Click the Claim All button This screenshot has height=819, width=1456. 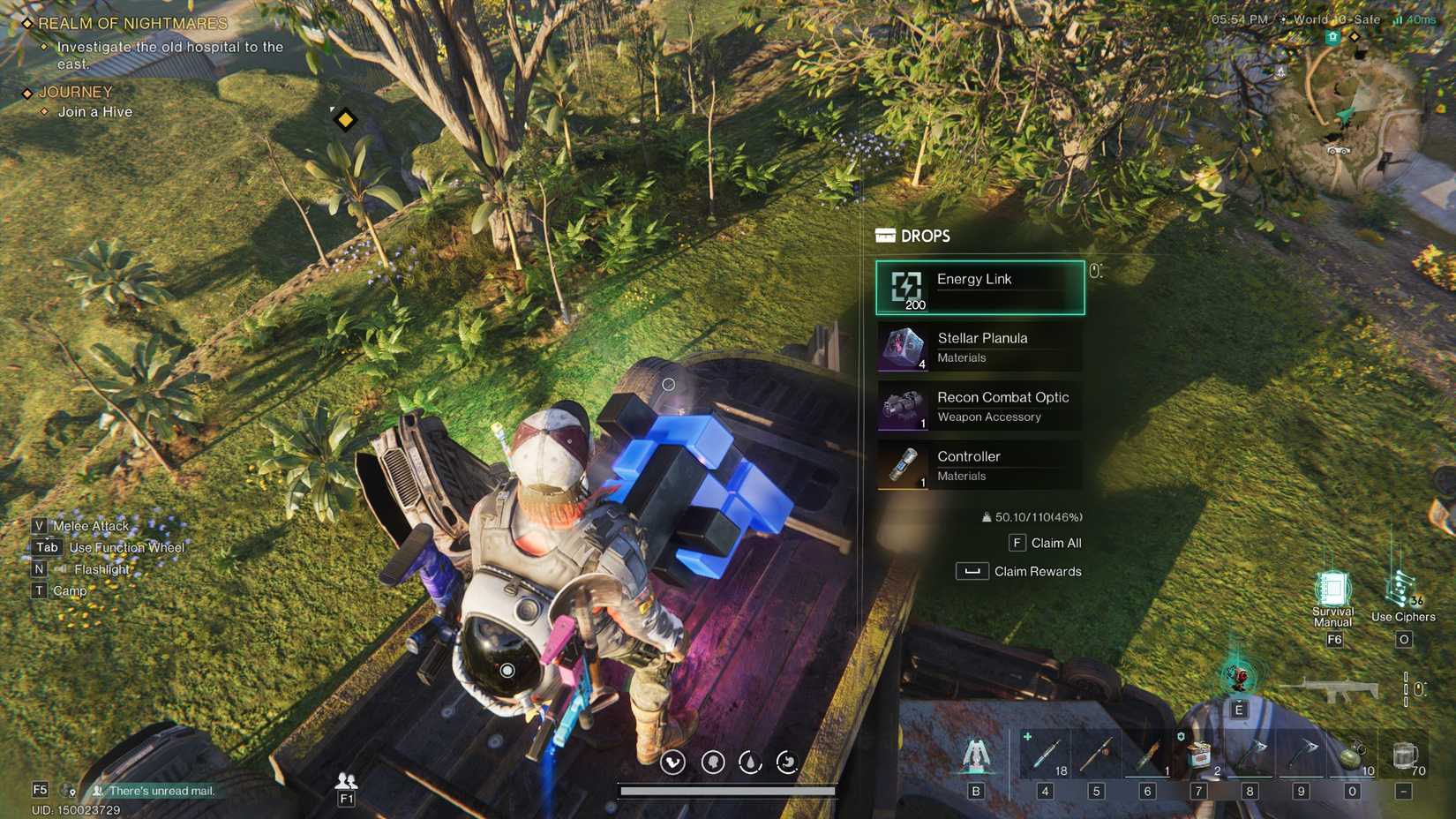click(x=1047, y=543)
